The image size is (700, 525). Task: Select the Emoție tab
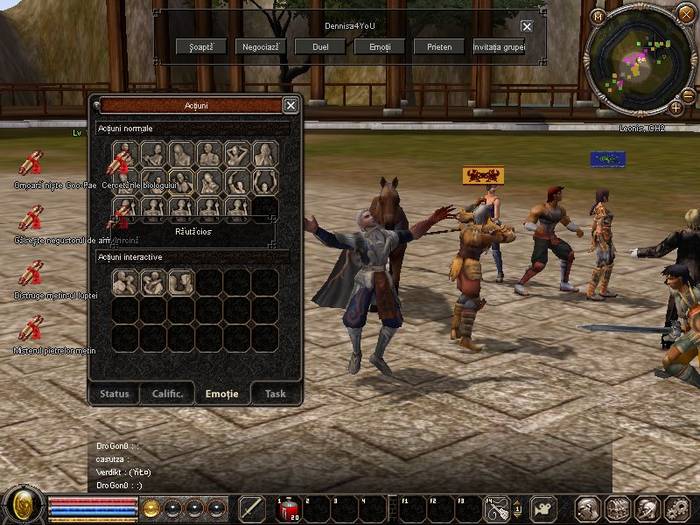click(222, 393)
